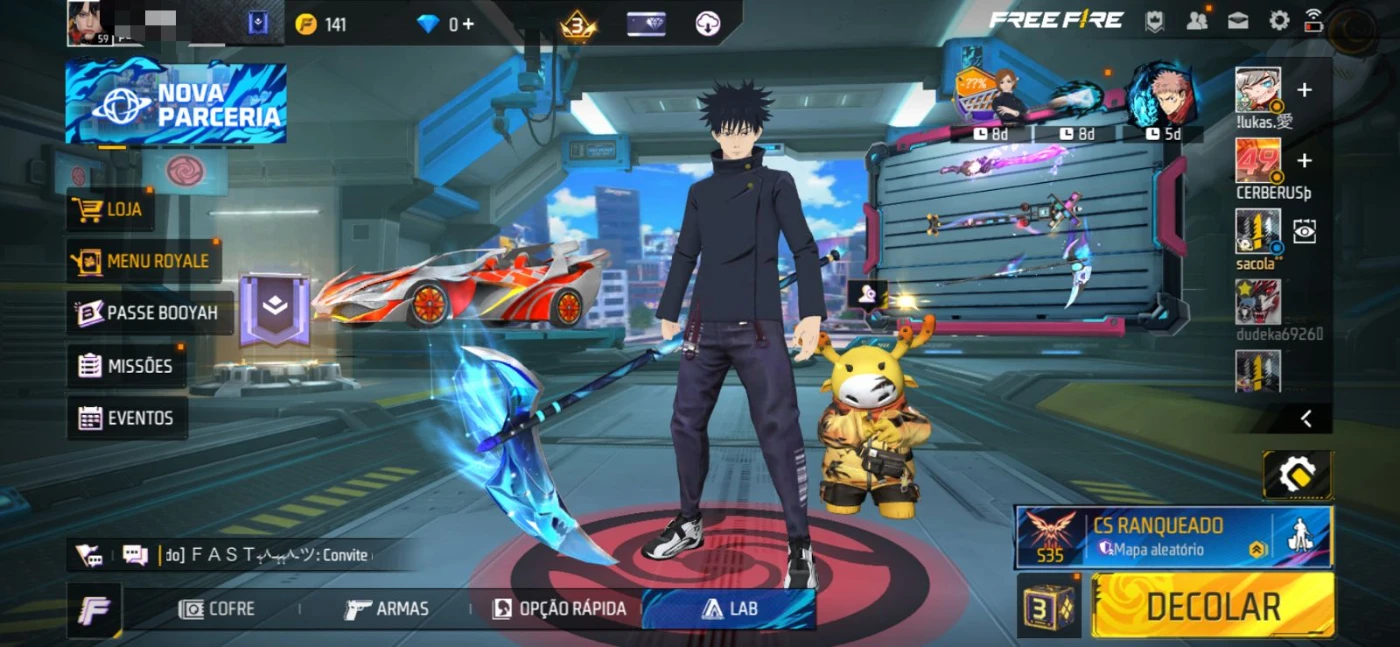
Task: Go to the LAB tab
Action: coord(728,609)
